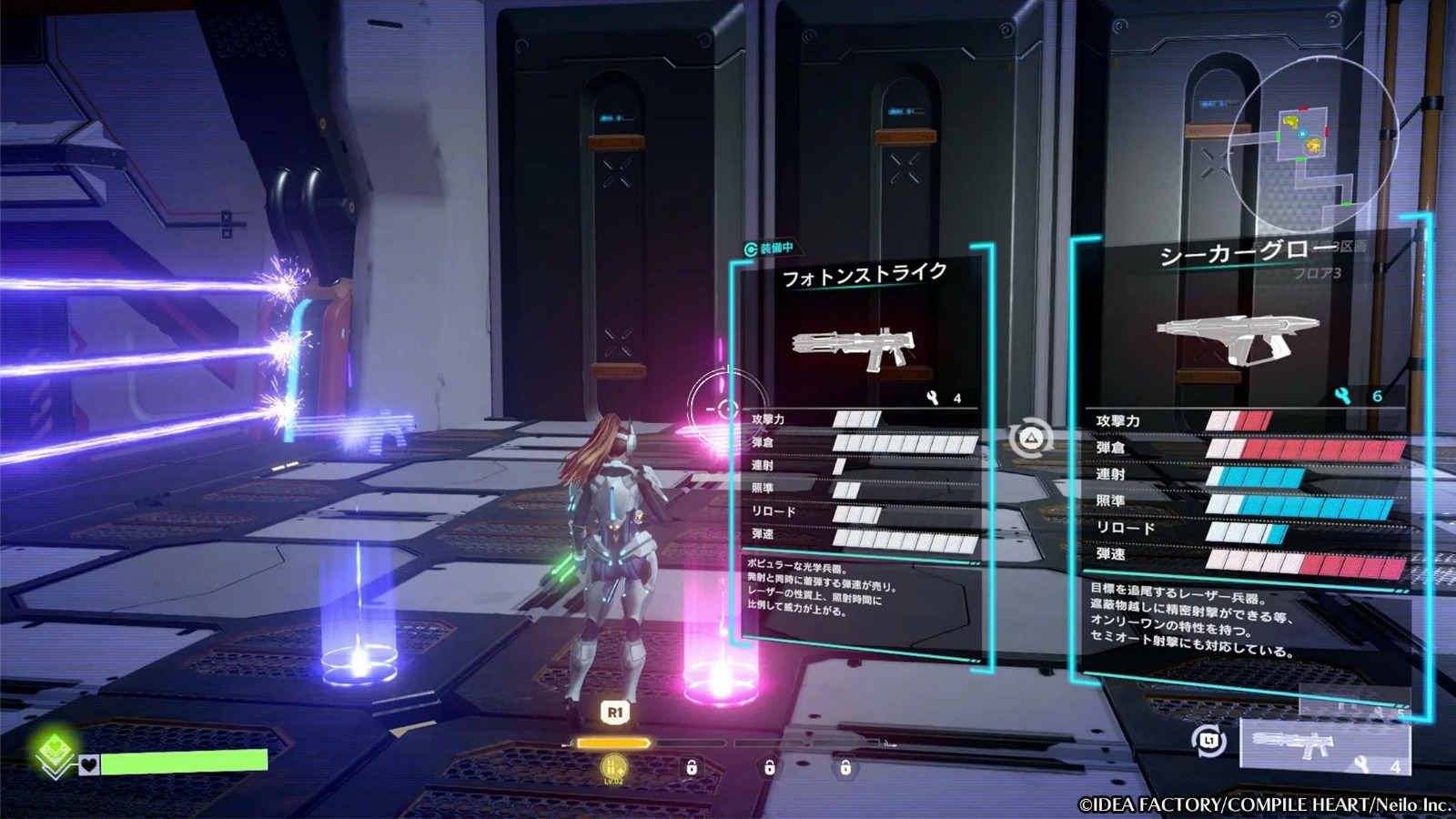Click the wrench icon showing 6 on シーカーグロー panel

(x=1341, y=396)
